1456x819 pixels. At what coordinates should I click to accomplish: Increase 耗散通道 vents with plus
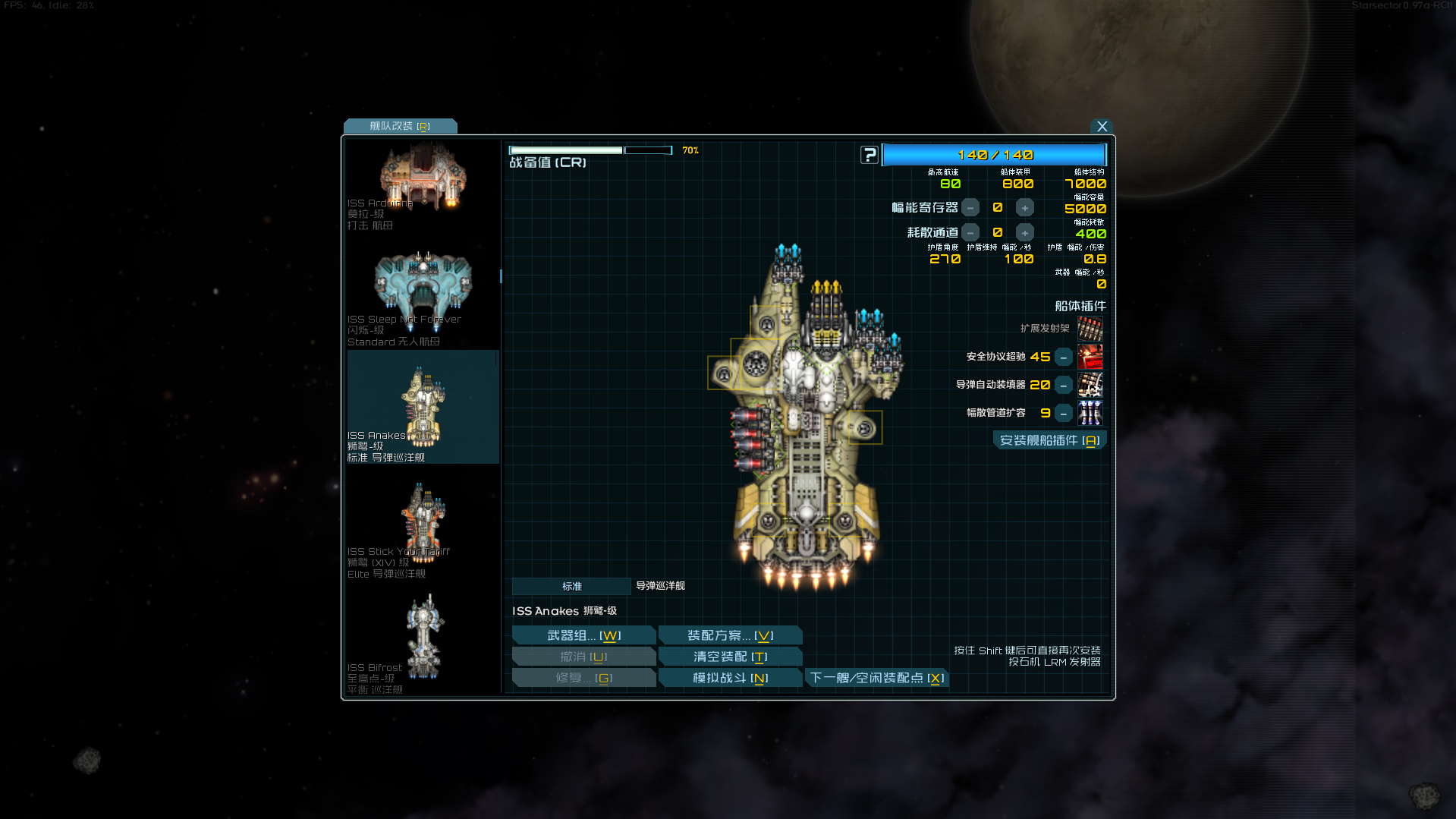[1024, 233]
